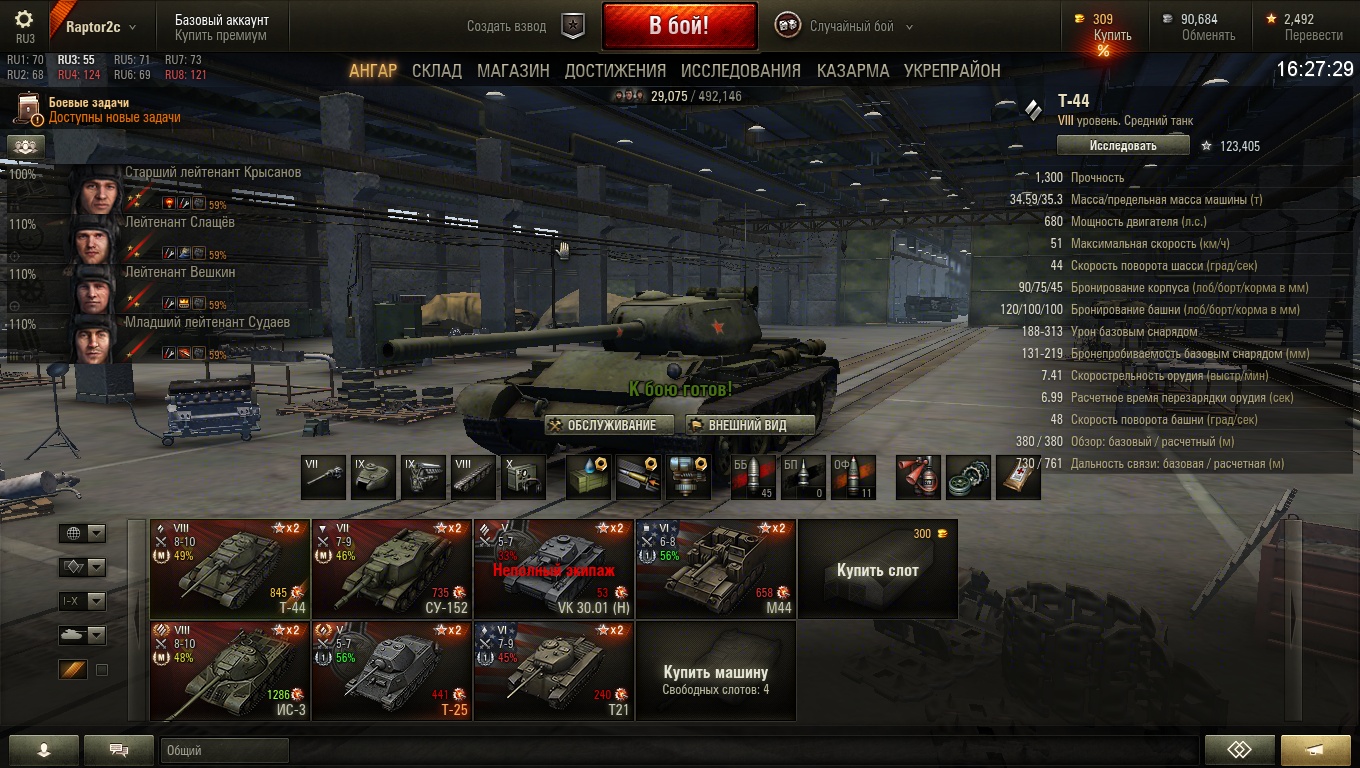The image size is (1360, 768).
Task: Open the Казарма tab
Action: [853, 70]
